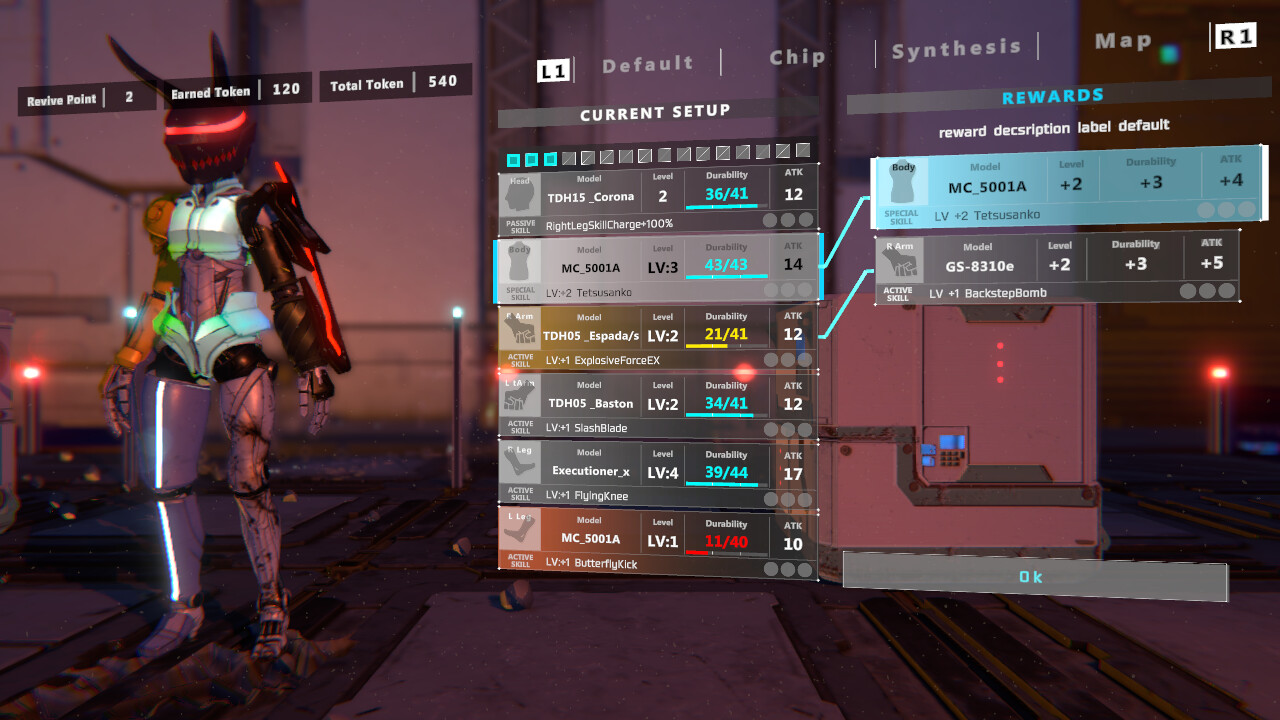This screenshot has height=720, width=1280.
Task: Expand the first chip slot dot on MC_5001A body
Action: tap(772, 289)
